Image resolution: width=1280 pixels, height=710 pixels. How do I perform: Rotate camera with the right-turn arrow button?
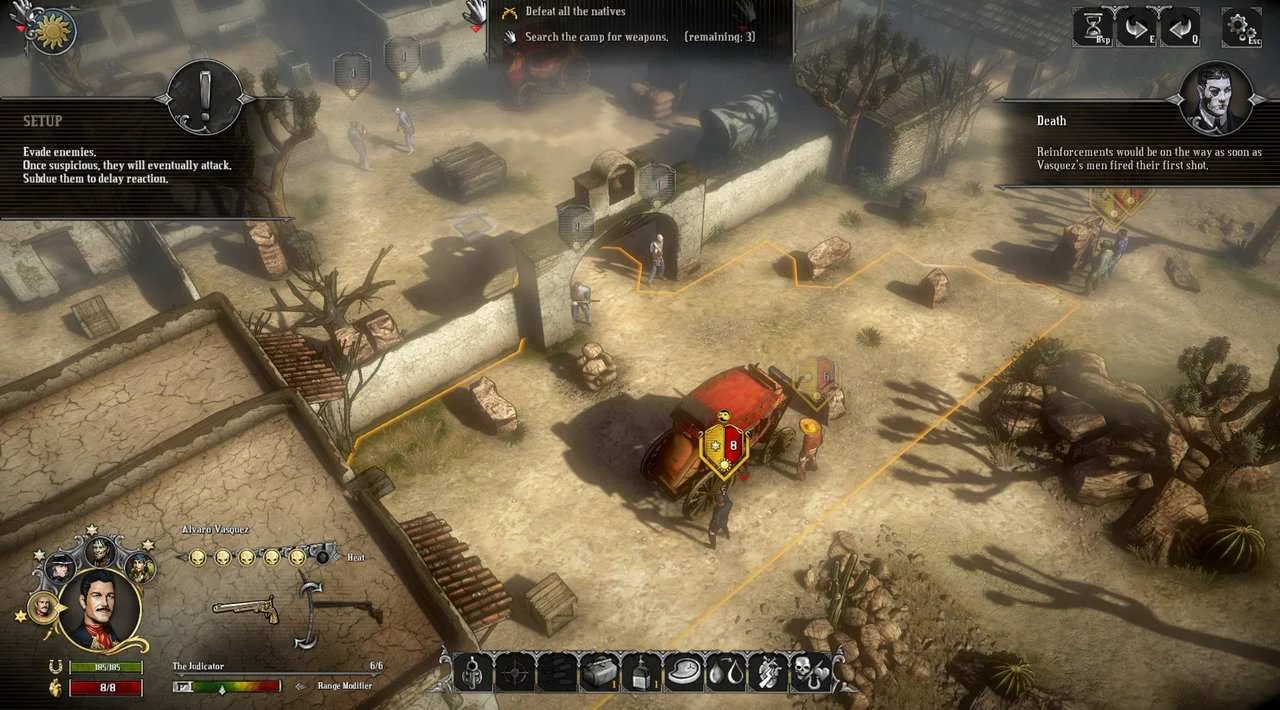click(1136, 27)
